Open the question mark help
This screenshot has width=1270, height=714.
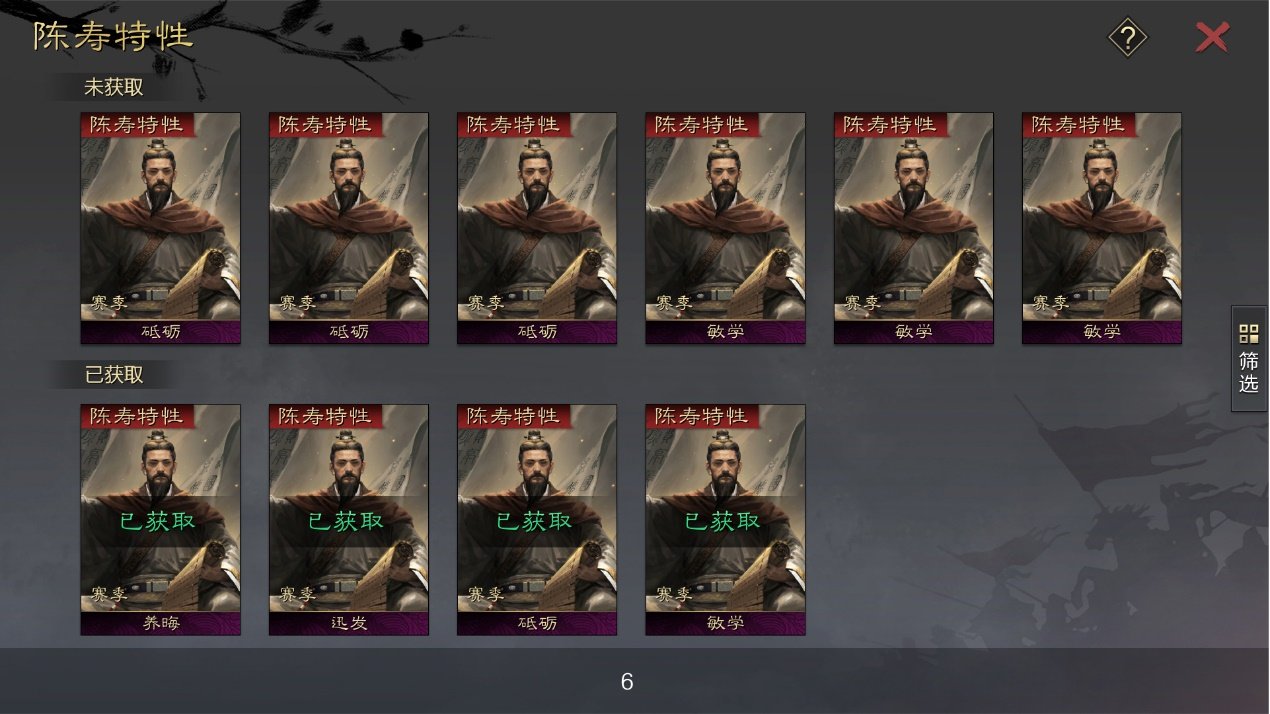[1127, 39]
